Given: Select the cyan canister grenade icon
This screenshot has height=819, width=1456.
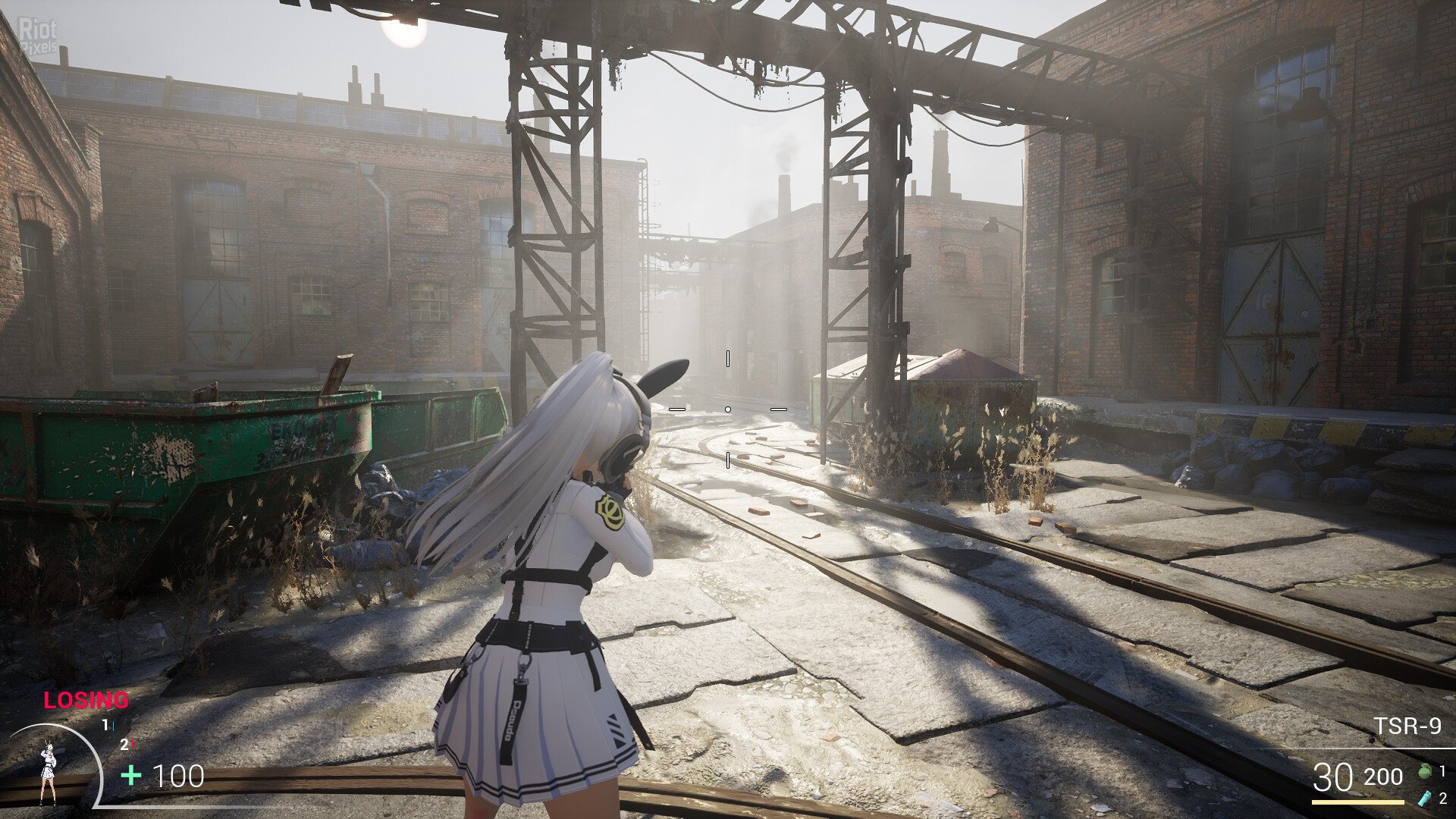Looking at the screenshot, I should click(1424, 797).
